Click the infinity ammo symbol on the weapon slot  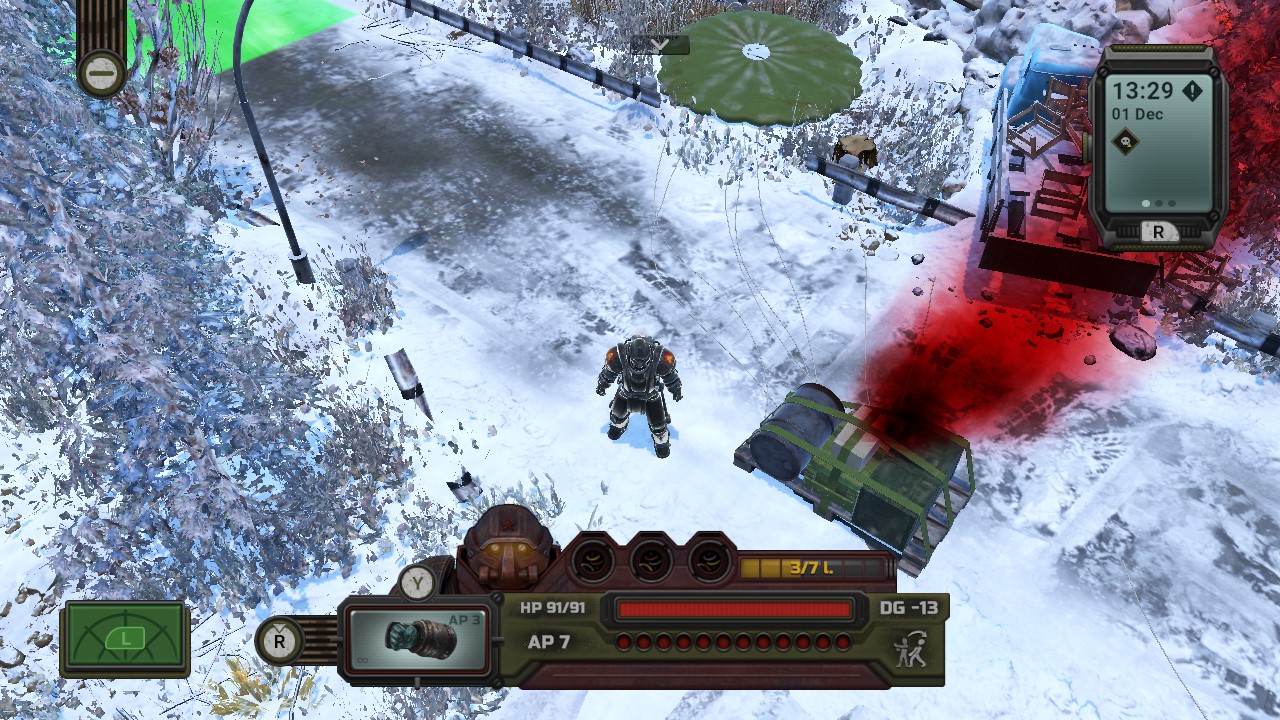pos(362,661)
